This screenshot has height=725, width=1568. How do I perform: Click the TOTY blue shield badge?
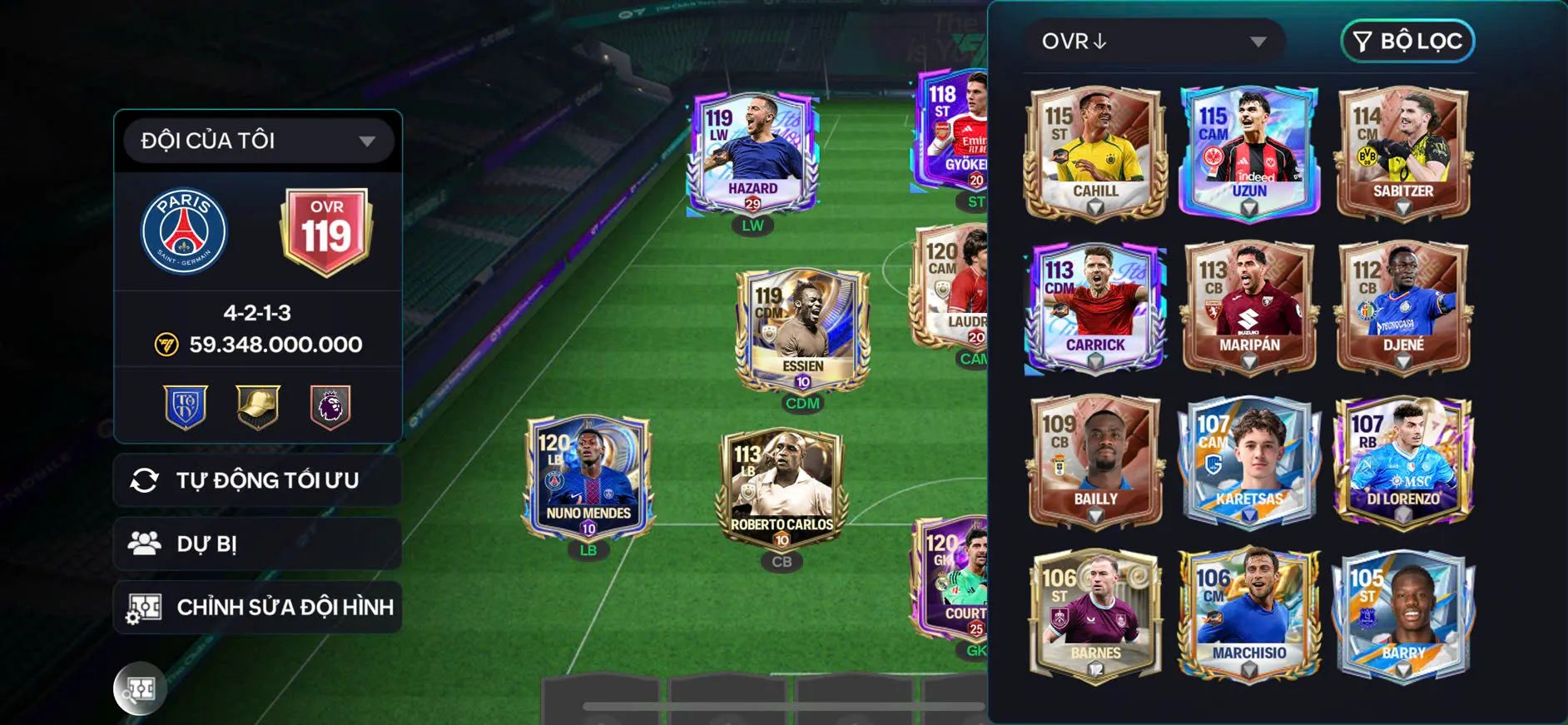point(186,406)
